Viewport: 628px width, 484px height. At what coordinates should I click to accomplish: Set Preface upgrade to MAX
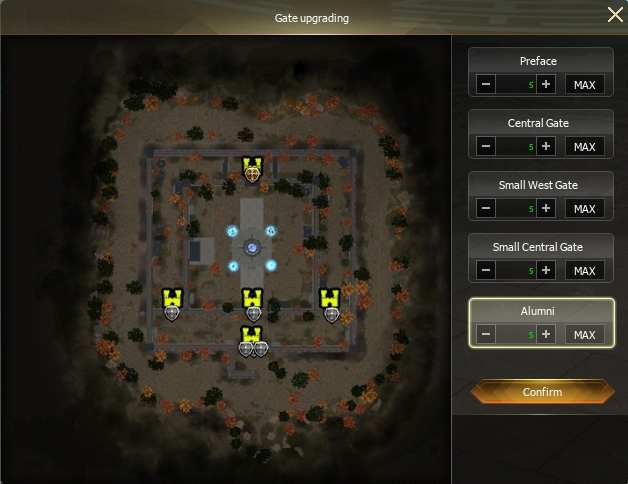[584, 85]
